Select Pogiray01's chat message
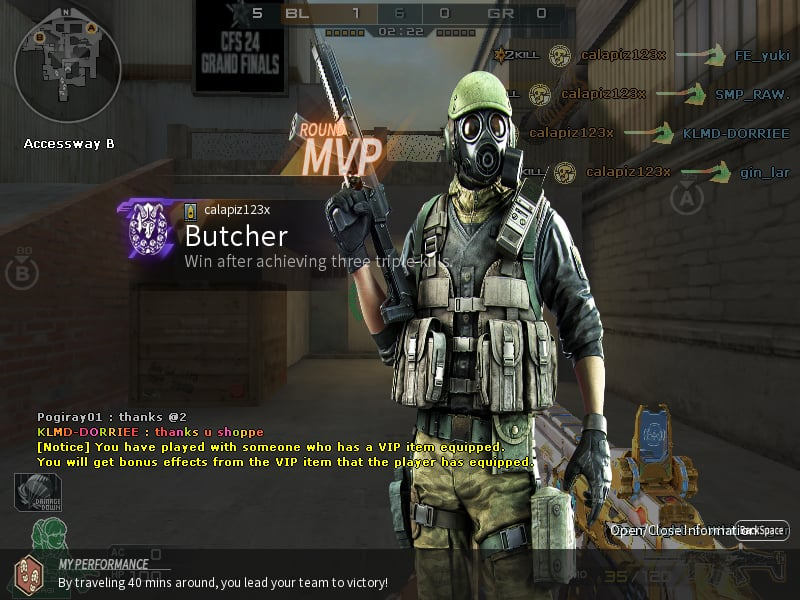Viewport: 800px width, 600px height. click(112, 416)
